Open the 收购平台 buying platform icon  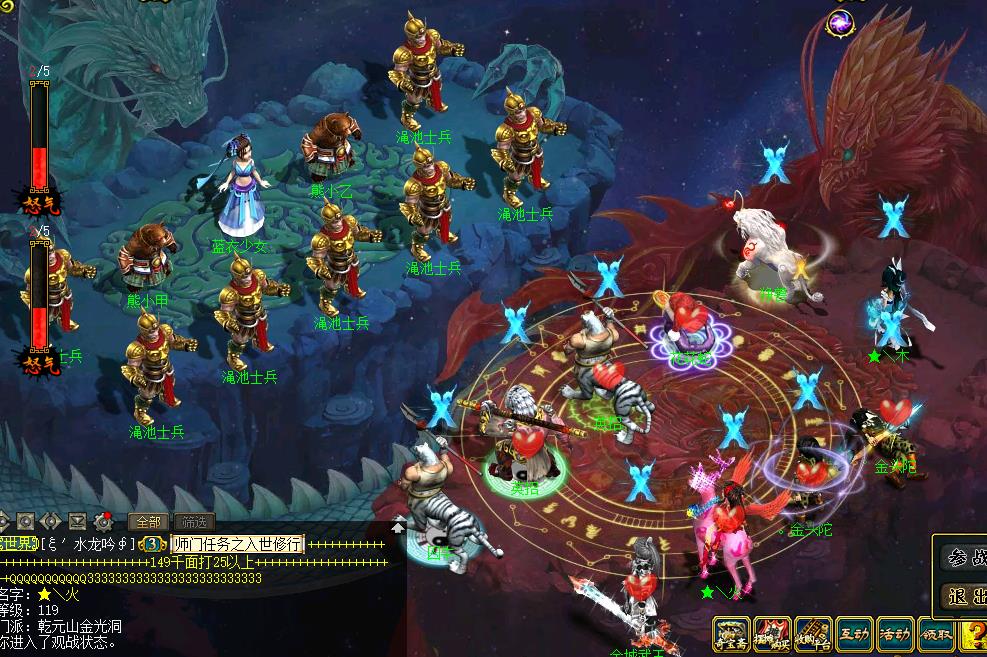pos(813,634)
